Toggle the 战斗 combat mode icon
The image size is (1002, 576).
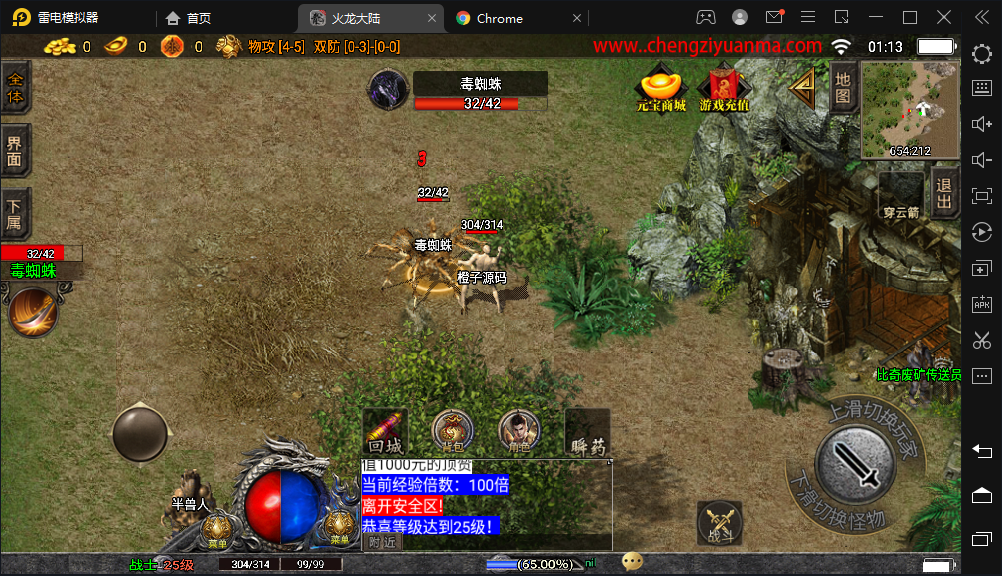coord(719,522)
